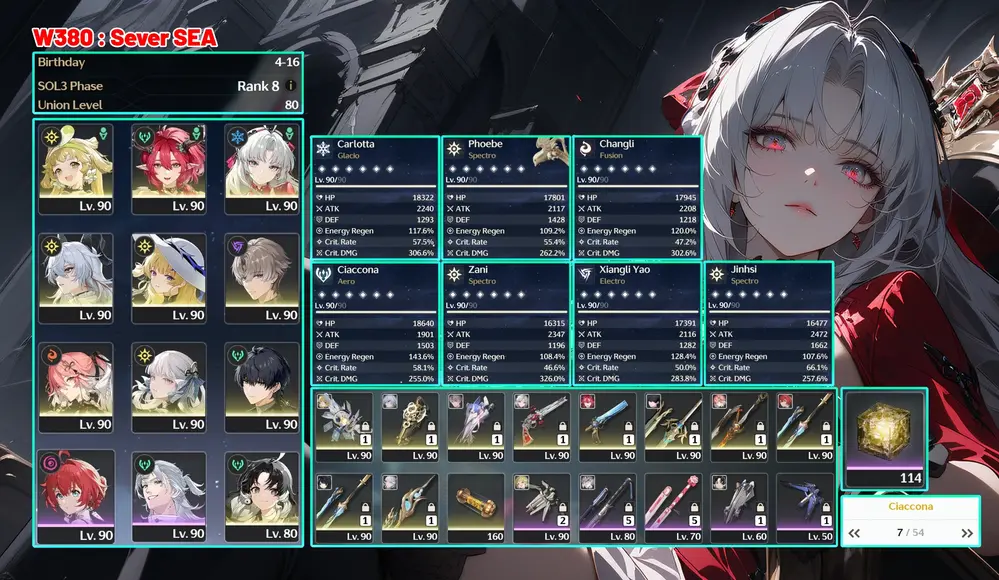Select the golden cube item showing 114
This screenshot has width=999, height=580.
coord(884,438)
